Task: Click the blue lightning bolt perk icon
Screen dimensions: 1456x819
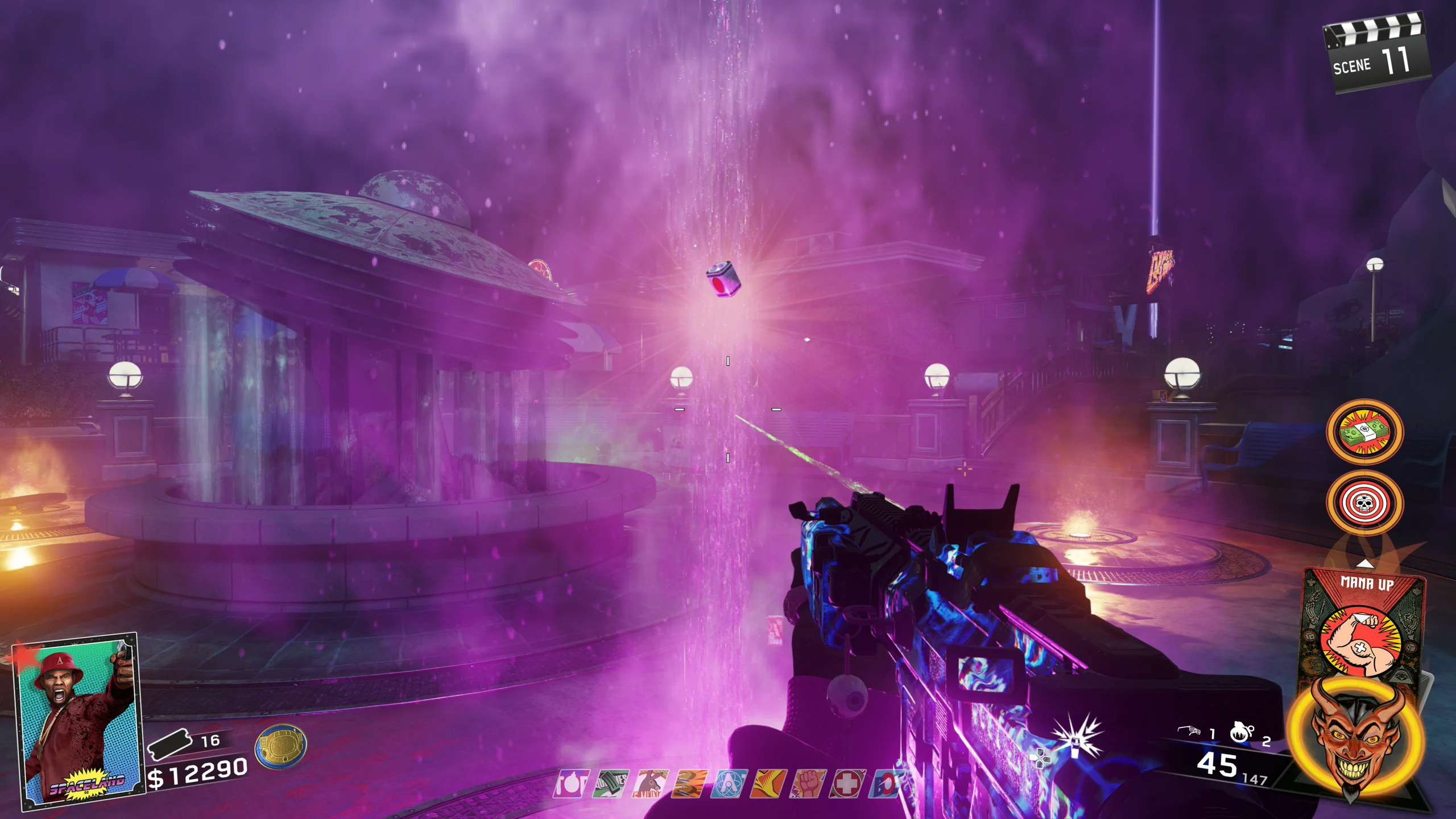Action: (884, 784)
